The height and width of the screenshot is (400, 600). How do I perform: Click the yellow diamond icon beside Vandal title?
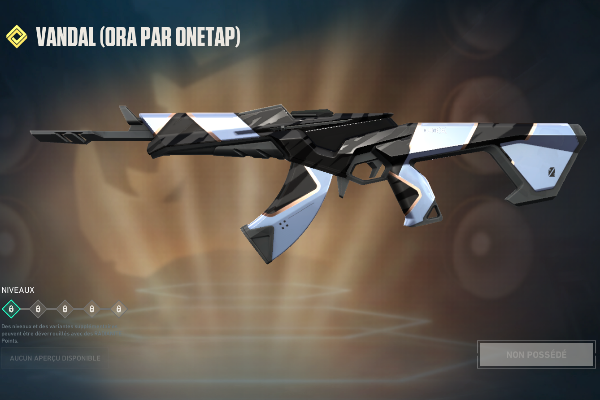16,38
